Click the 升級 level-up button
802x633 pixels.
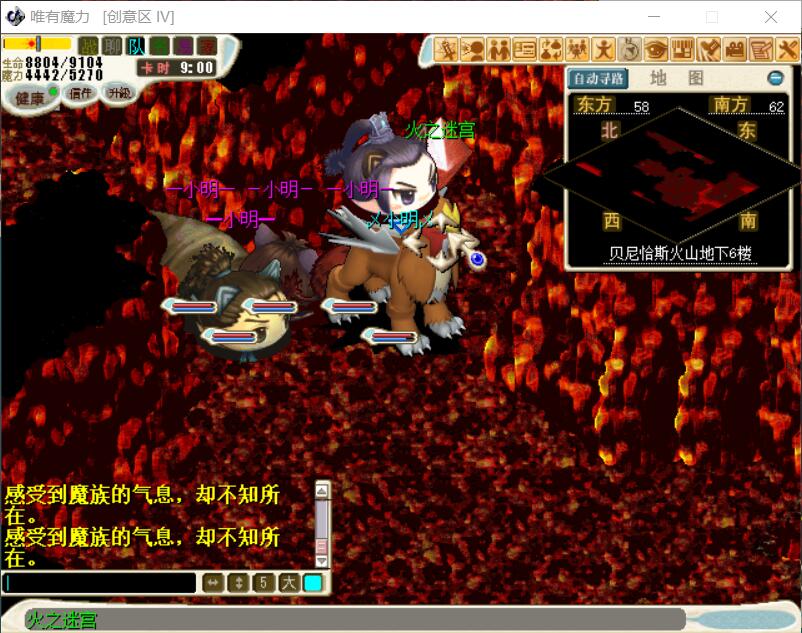coord(119,92)
